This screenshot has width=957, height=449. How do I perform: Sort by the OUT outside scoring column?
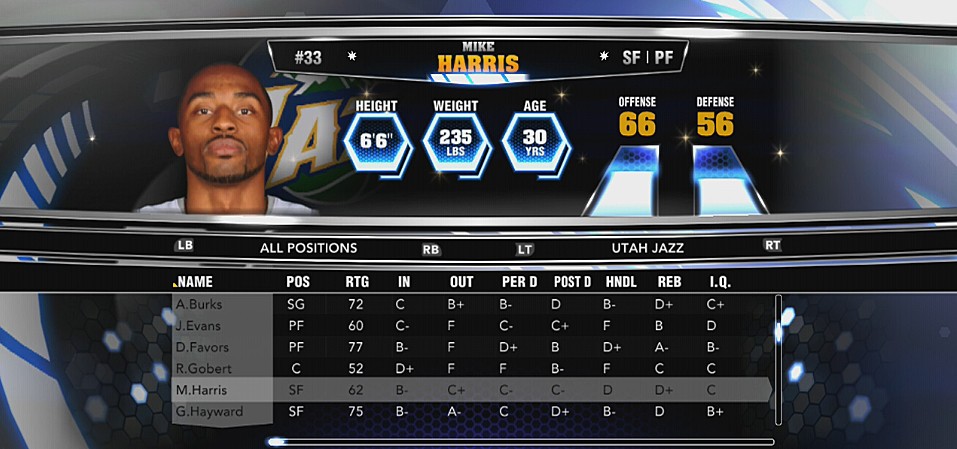[462, 282]
